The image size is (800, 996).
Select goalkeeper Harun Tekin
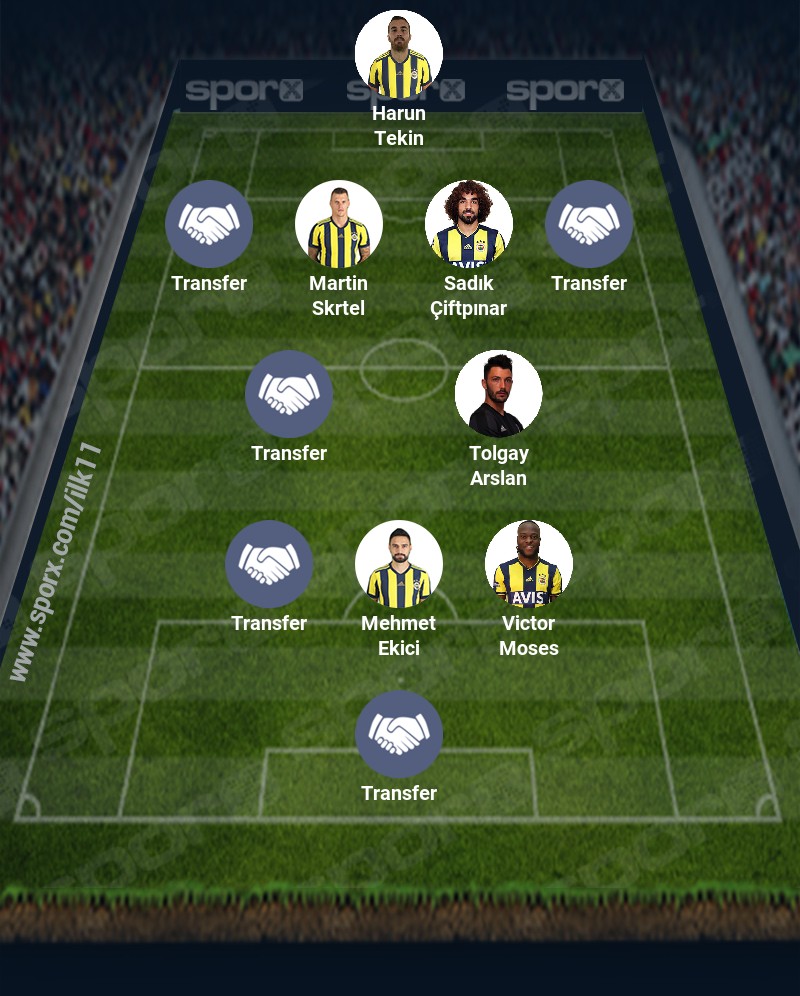tap(399, 54)
